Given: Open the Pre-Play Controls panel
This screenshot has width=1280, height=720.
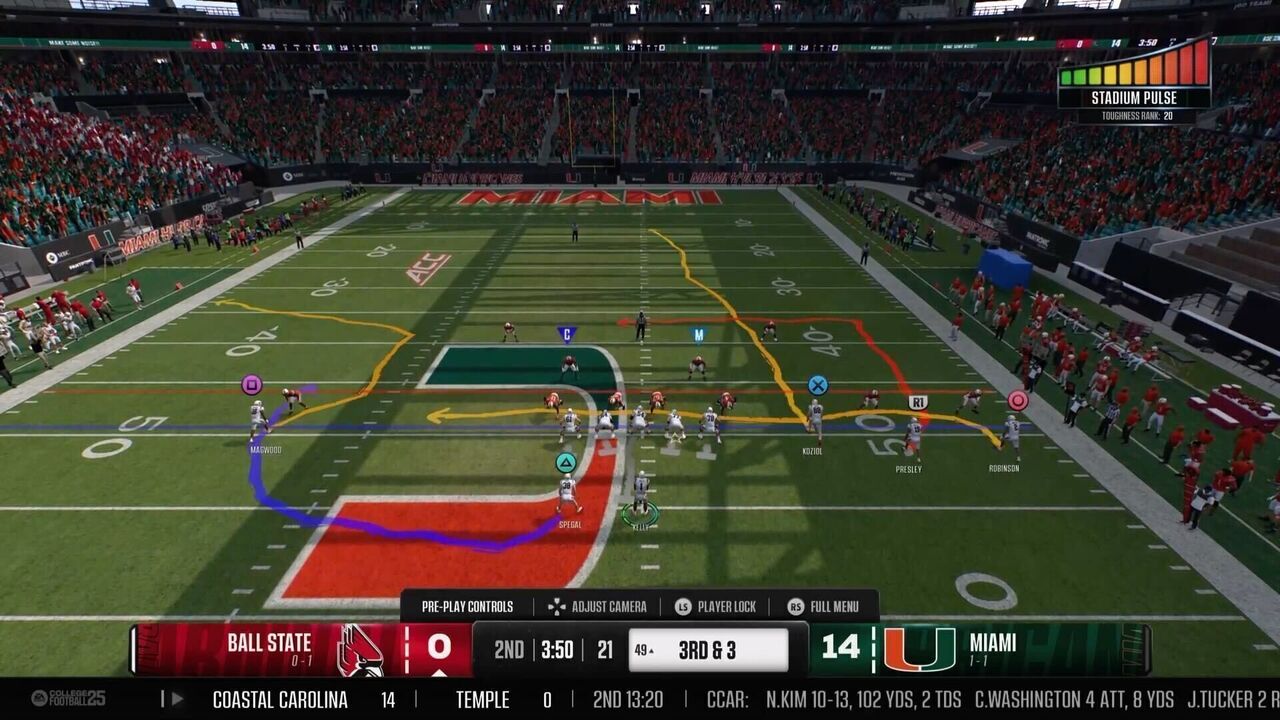Looking at the screenshot, I should point(467,606).
